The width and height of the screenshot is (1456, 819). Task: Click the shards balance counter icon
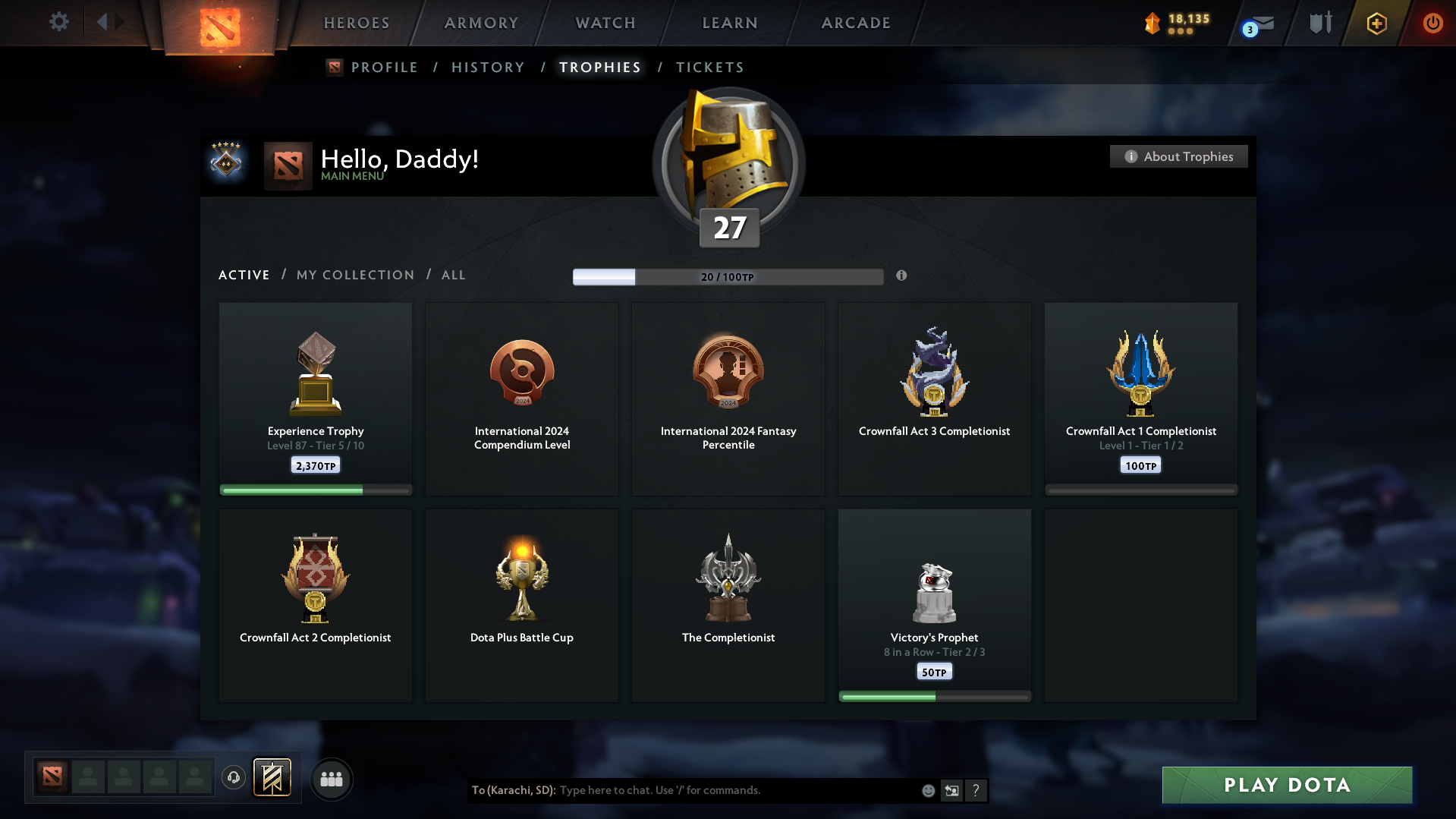pyautogui.click(x=1152, y=24)
